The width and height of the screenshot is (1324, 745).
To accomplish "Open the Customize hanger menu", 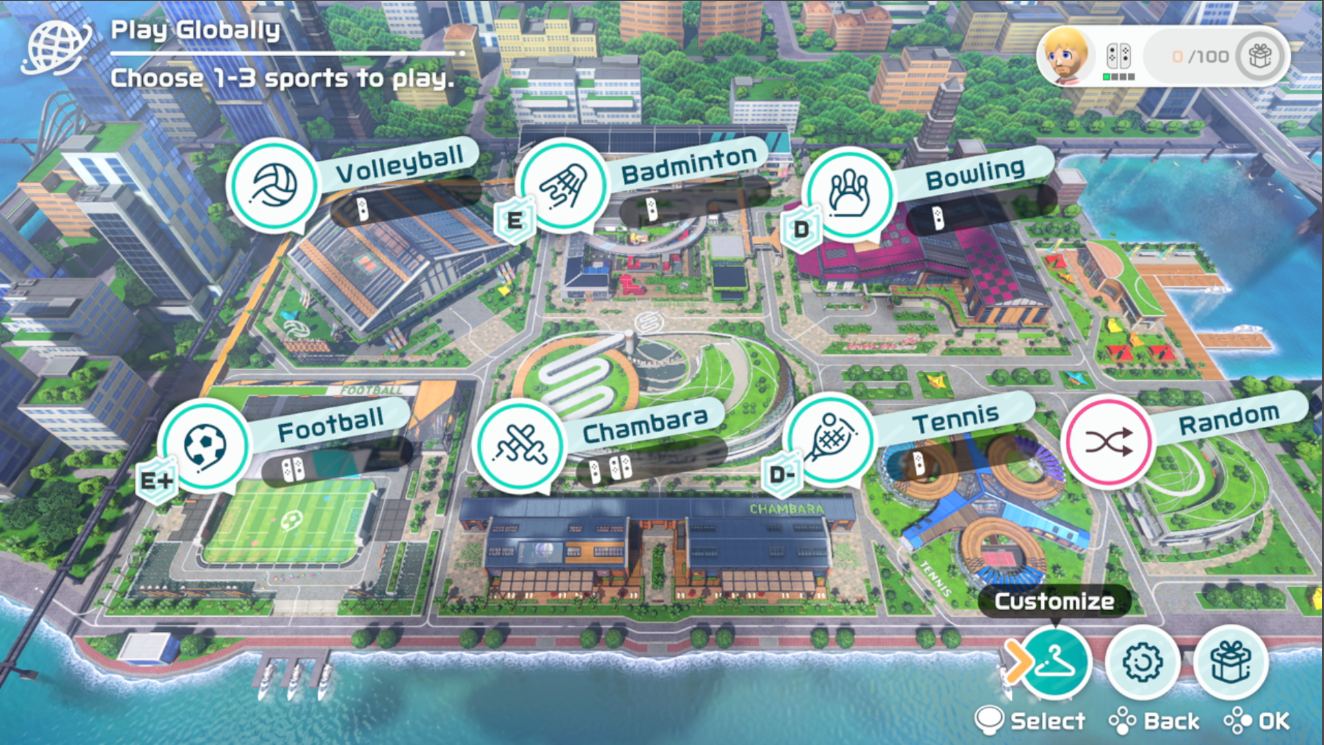I will (1056, 662).
